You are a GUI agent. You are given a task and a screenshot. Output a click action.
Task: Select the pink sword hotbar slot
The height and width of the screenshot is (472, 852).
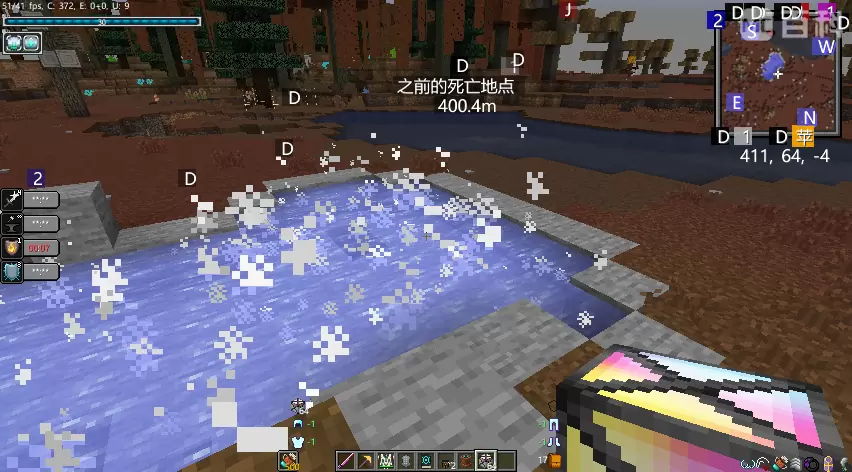tap(347, 461)
